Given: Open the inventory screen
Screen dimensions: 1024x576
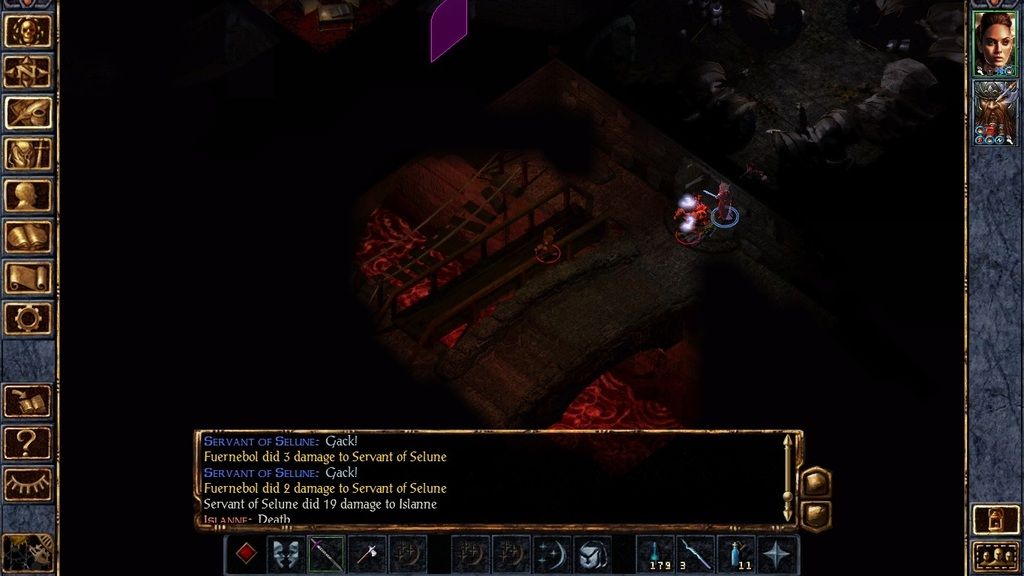Looking at the screenshot, I should [x=28, y=154].
